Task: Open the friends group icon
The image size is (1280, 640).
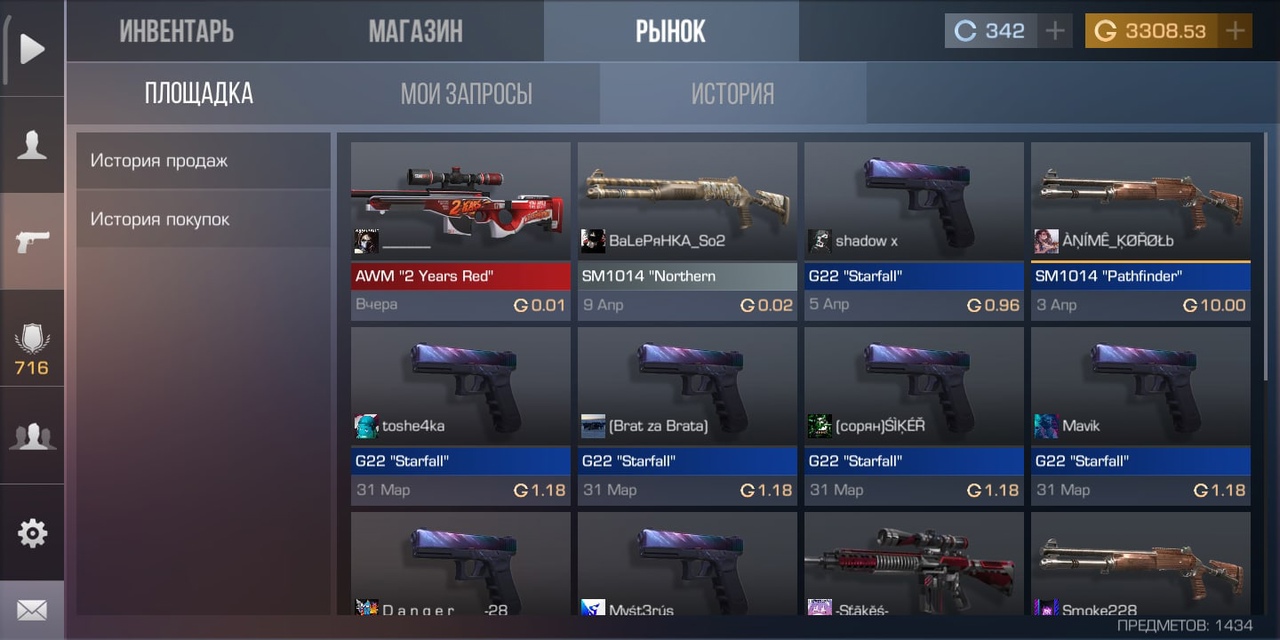Action: tap(32, 437)
